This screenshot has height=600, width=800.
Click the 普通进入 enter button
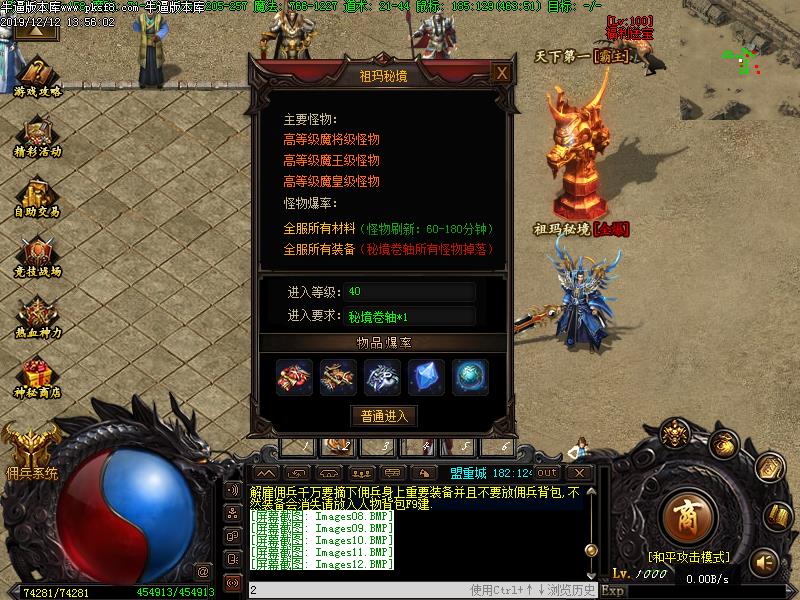pos(384,415)
